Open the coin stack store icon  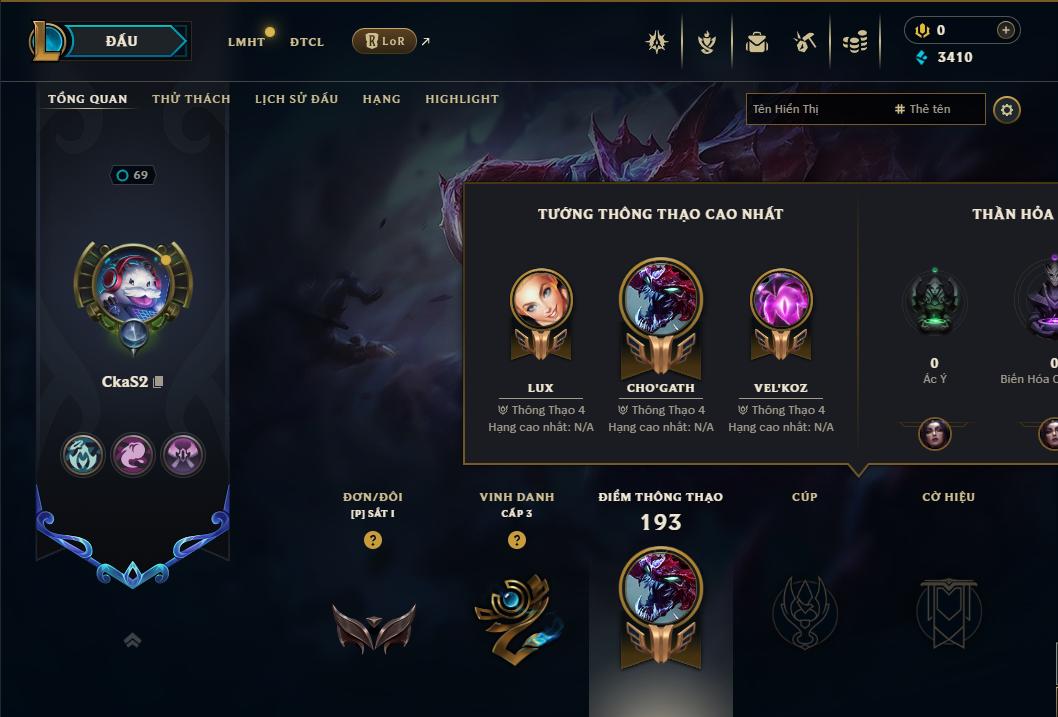point(854,42)
